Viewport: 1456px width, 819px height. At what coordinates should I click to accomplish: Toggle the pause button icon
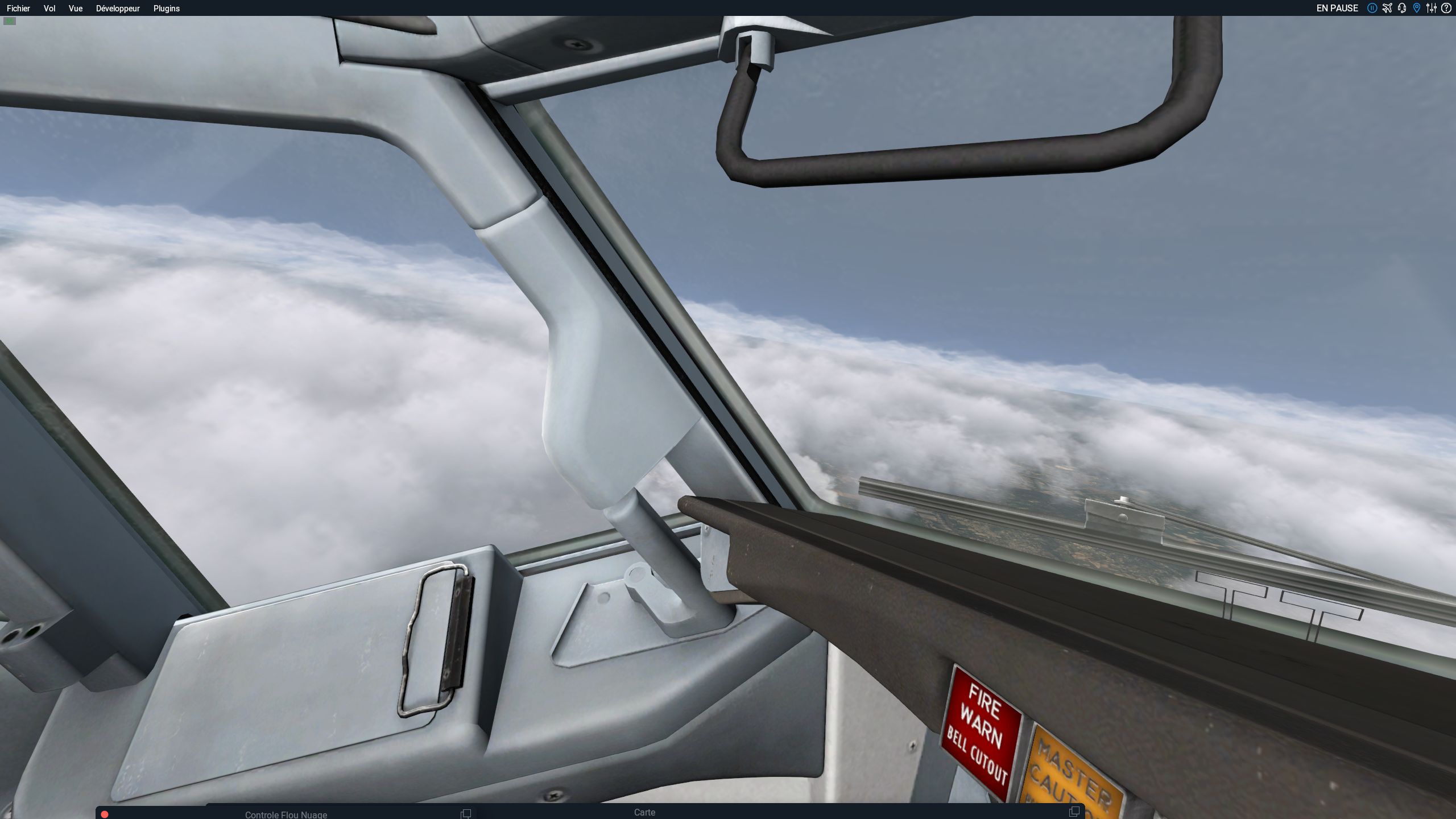(x=1372, y=8)
